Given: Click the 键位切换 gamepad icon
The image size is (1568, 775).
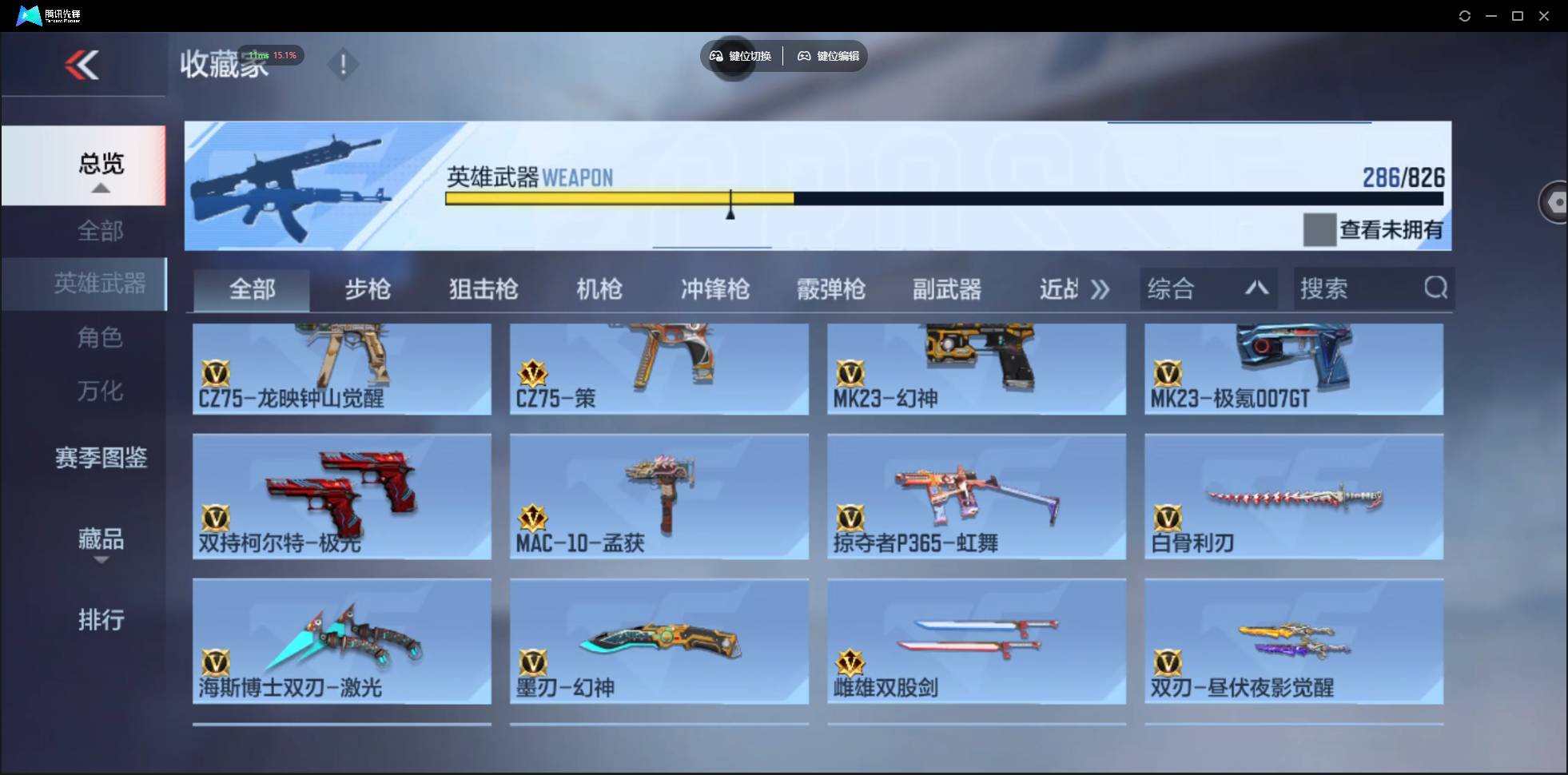Looking at the screenshot, I should tap(715, 56).
